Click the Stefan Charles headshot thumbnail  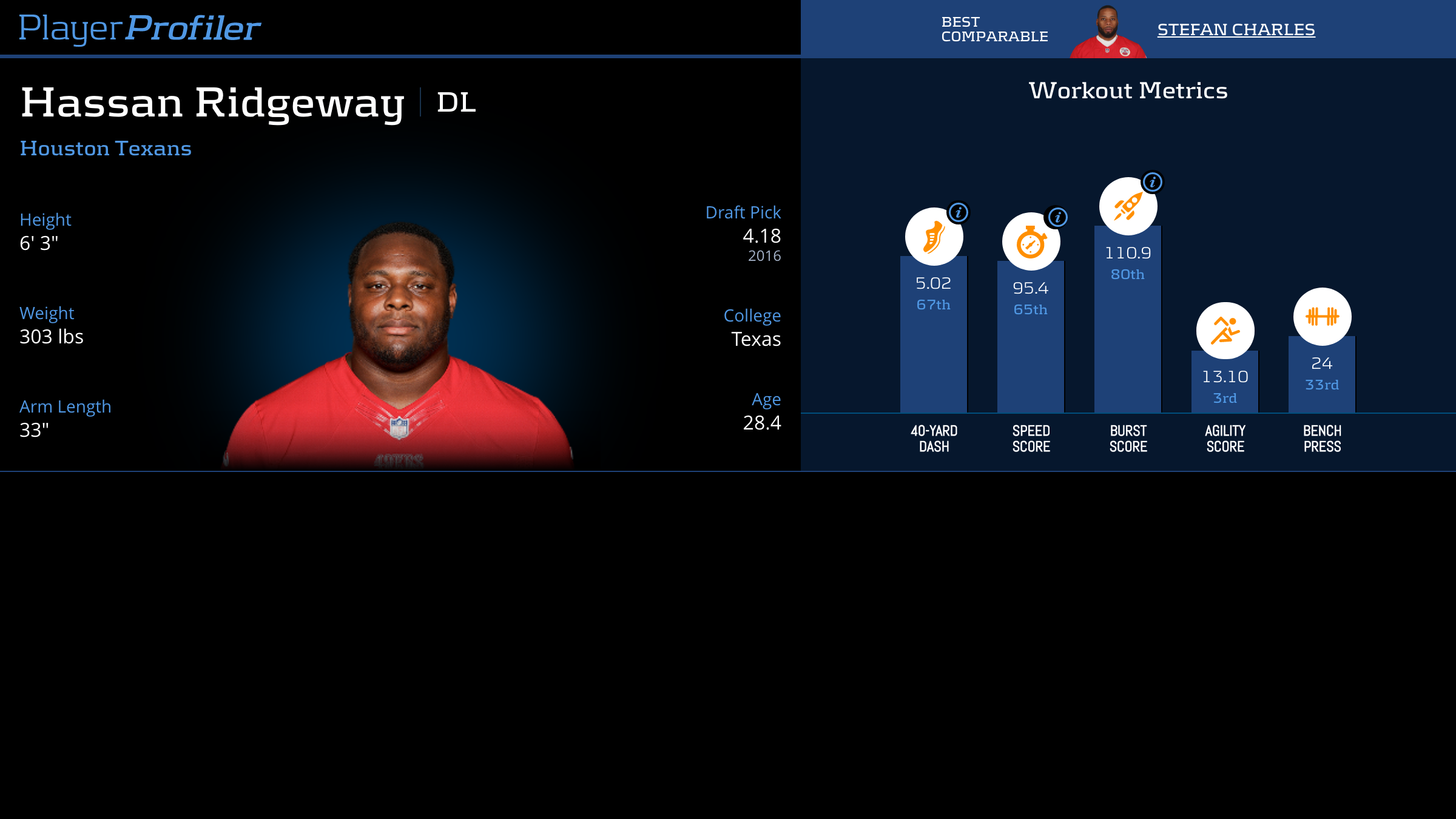click(1108, 33)
